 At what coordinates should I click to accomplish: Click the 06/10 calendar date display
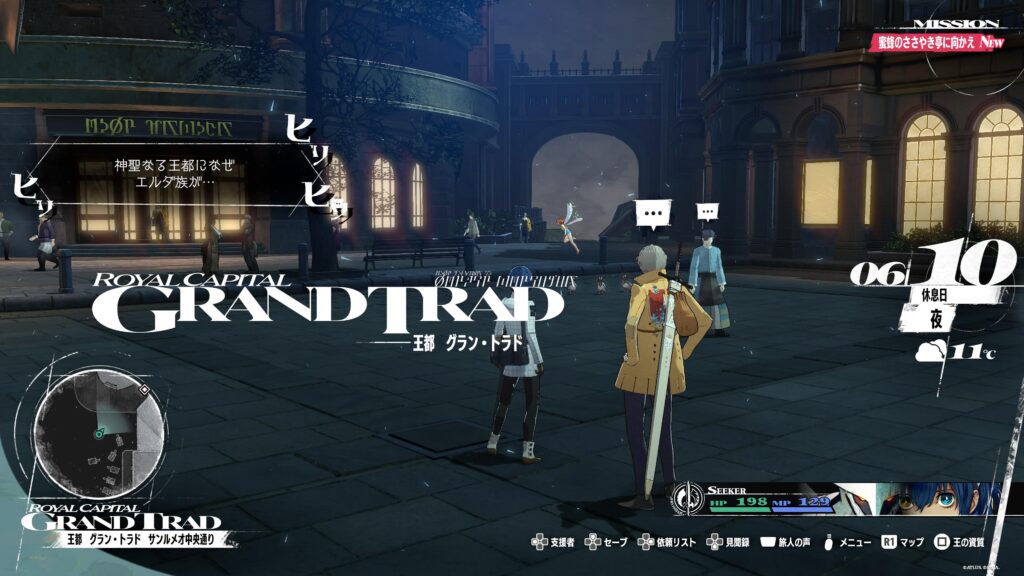(x=934, y=270)
